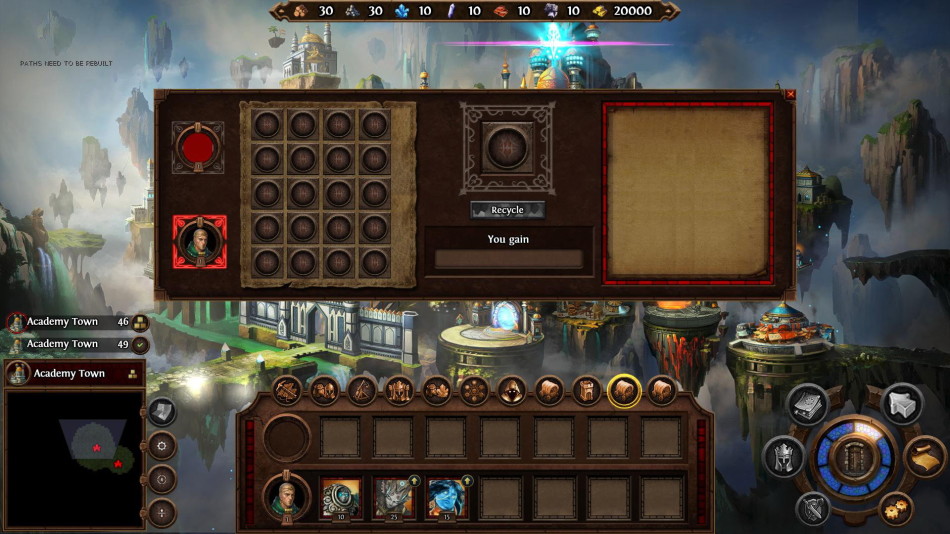Open the castle tower town tab
This screenshot has height=534, width=950.
point(586,390)
